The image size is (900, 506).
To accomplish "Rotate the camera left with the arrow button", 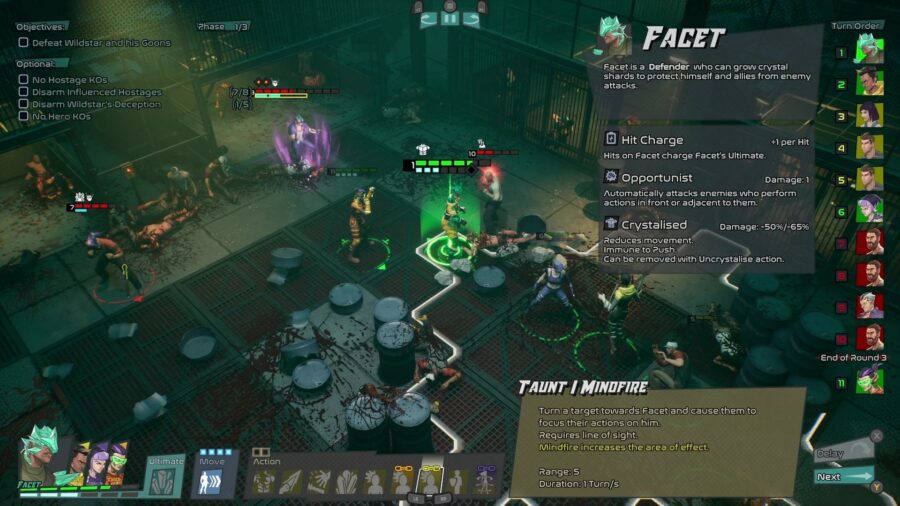I will tap(427, 17).
